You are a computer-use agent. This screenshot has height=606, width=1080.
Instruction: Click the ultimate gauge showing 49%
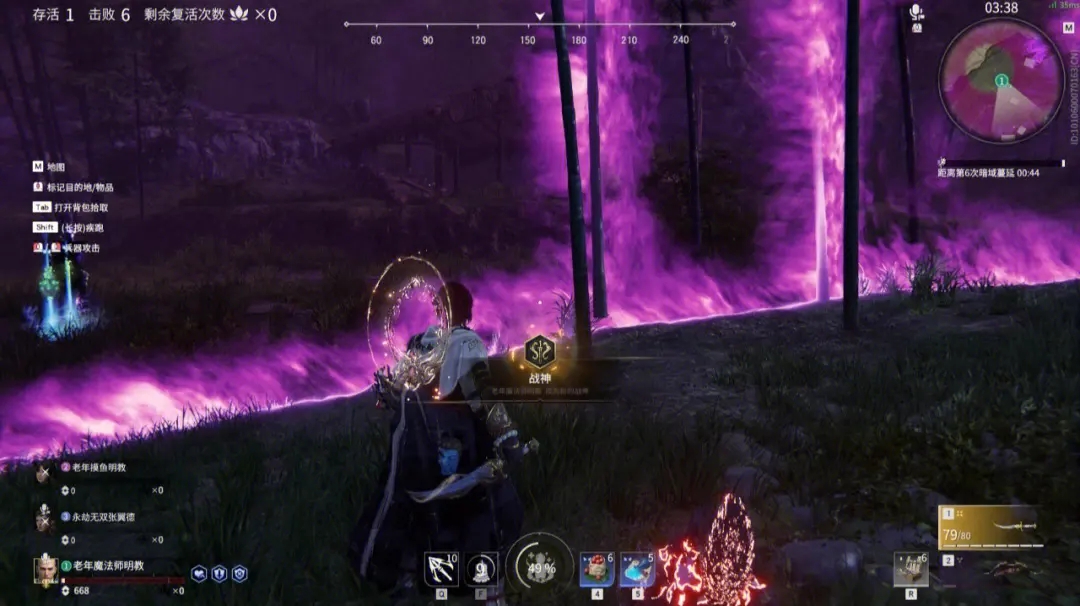click(x=540, y=567)
